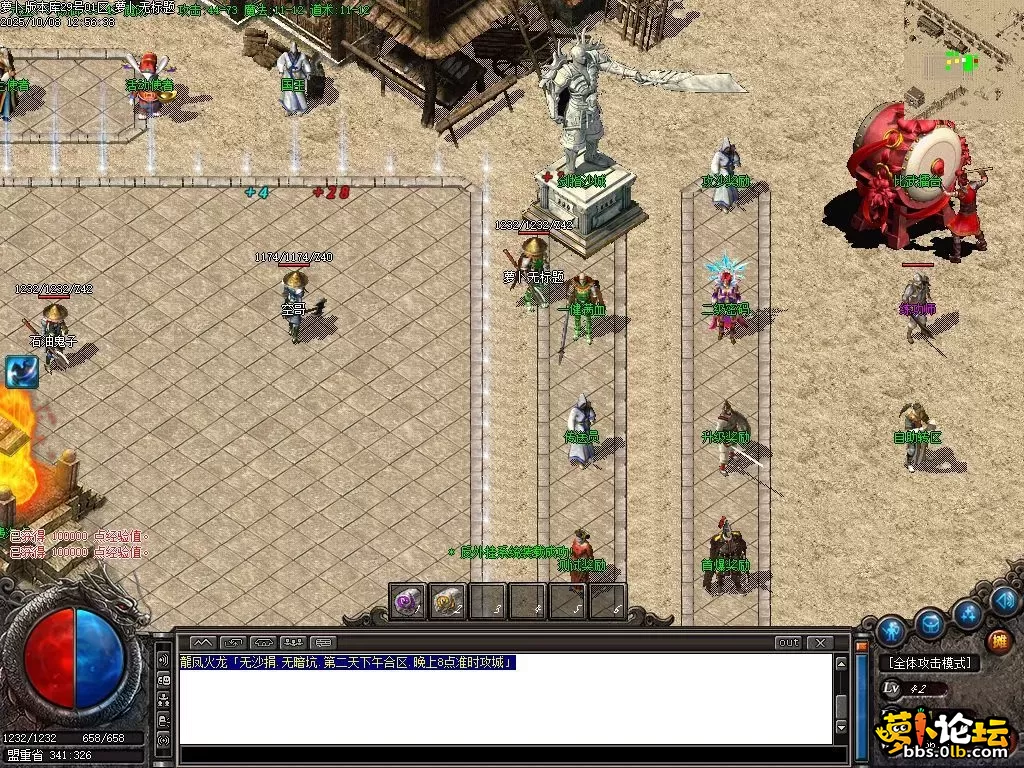Select the three-people group chat toolbar button
The width and height of the screenshot is (1024, 768).
(294, 642)
